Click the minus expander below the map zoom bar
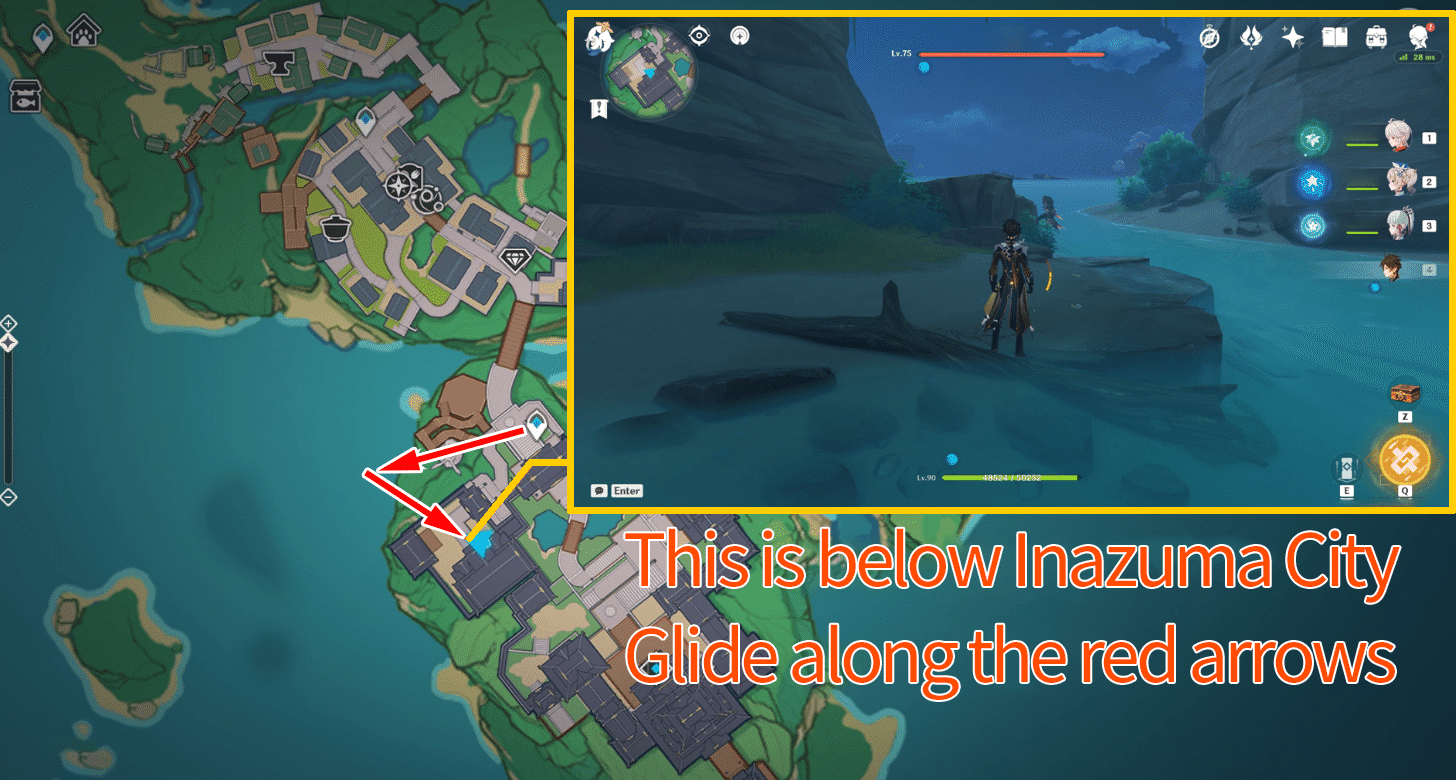This screenshot has height=780, width=1456. (x=8, y=495)
